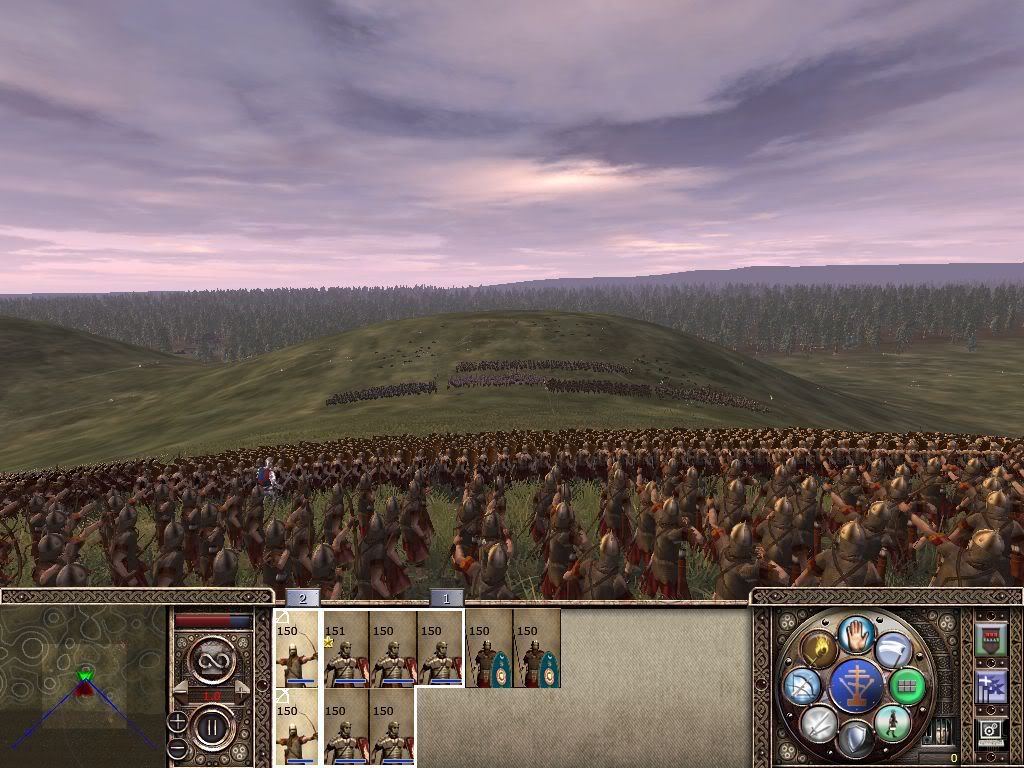The image size is (1024, 768).
Task: Toggle fire at will with the bow button
Action: [x=803, y=686]
